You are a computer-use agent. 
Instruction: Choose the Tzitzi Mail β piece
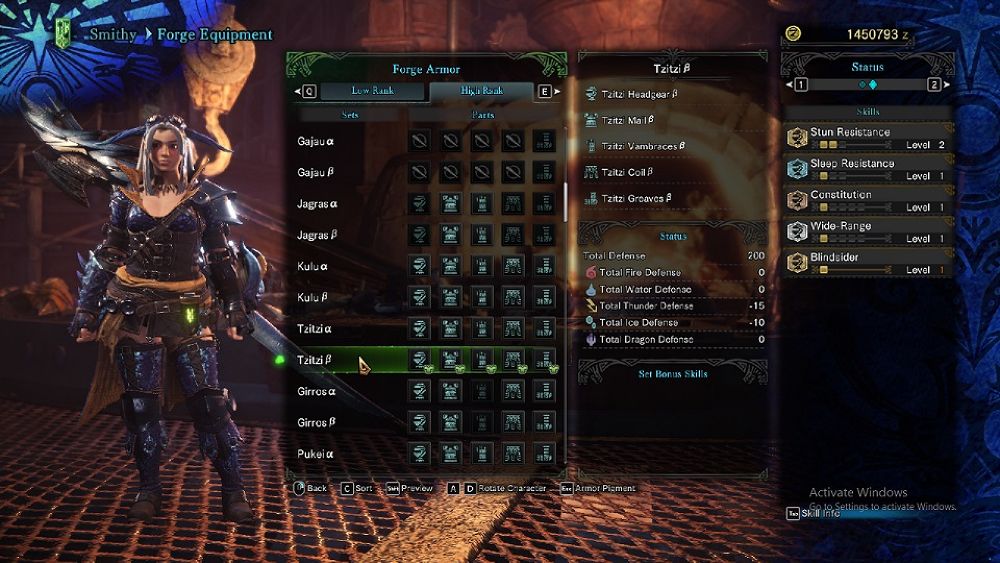coord(629,120)
